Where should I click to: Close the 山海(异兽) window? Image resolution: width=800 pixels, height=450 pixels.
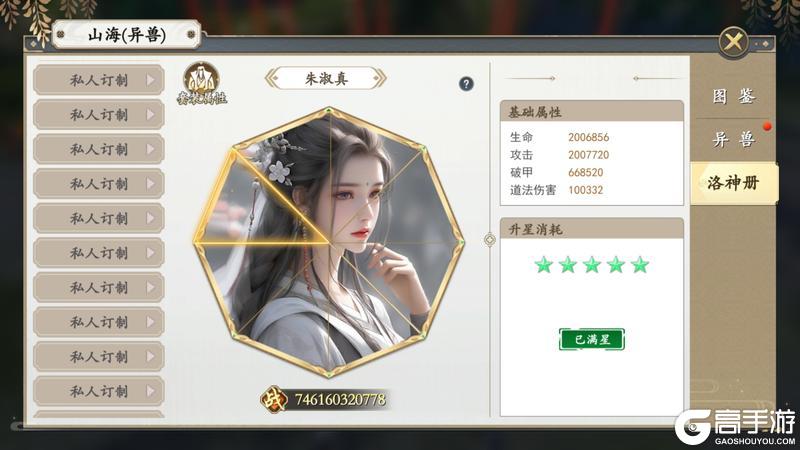(733, 42)
